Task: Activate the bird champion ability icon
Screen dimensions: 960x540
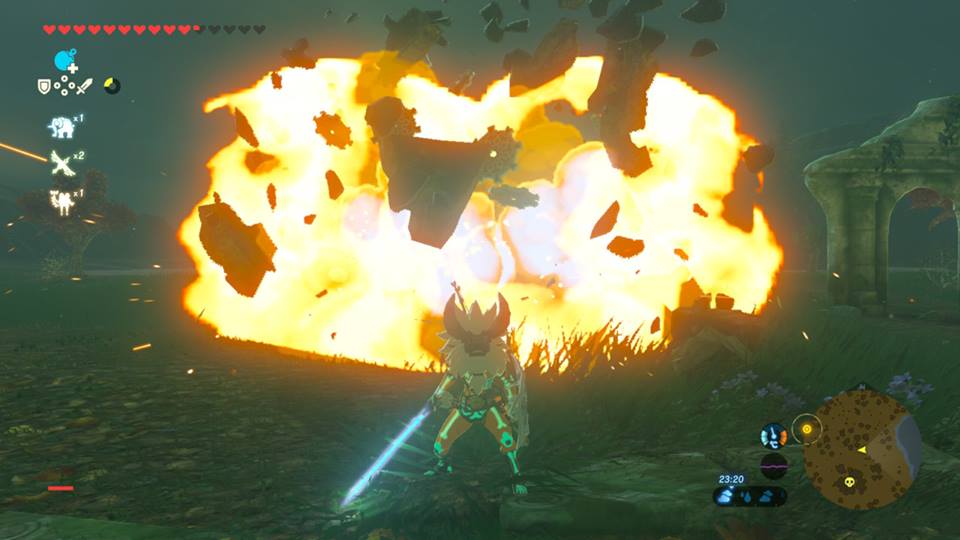Action: click(x=62, y=161)
